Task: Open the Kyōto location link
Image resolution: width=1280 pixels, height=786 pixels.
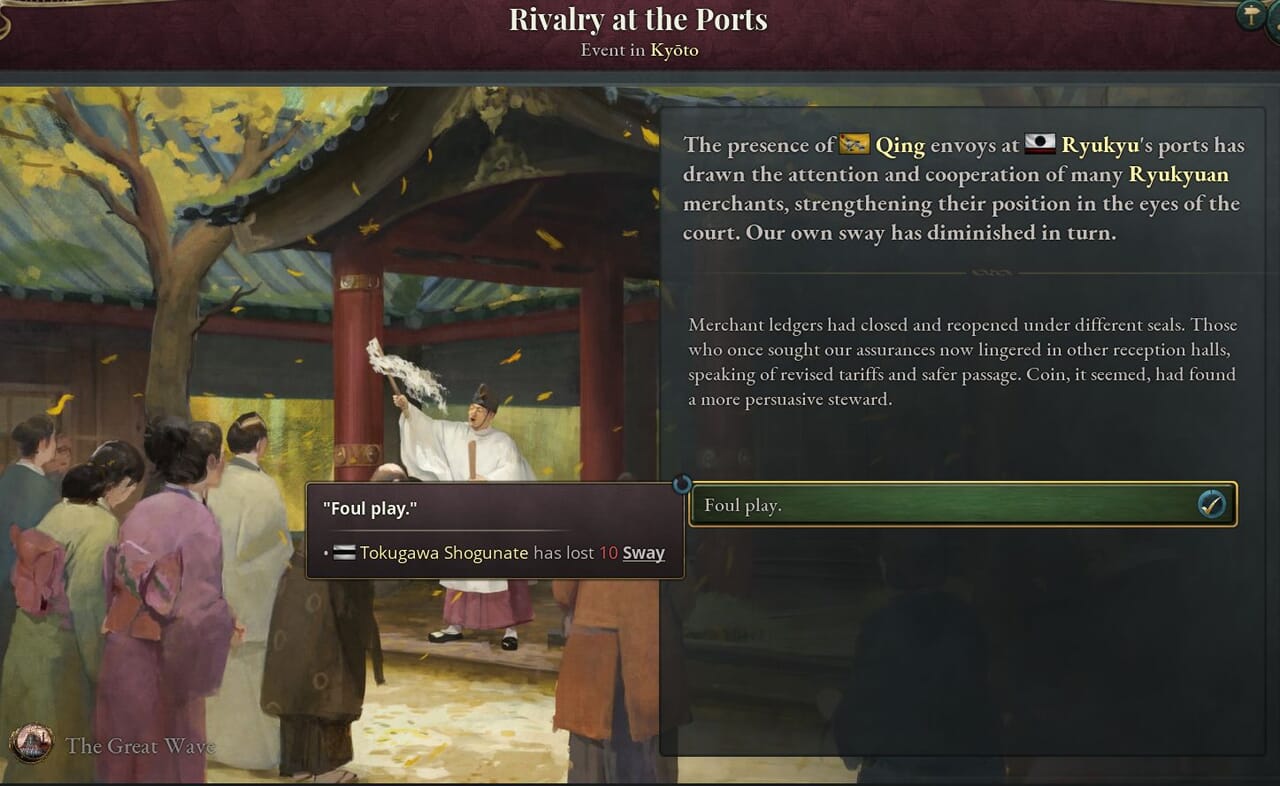Action: [x=674, y=50]
